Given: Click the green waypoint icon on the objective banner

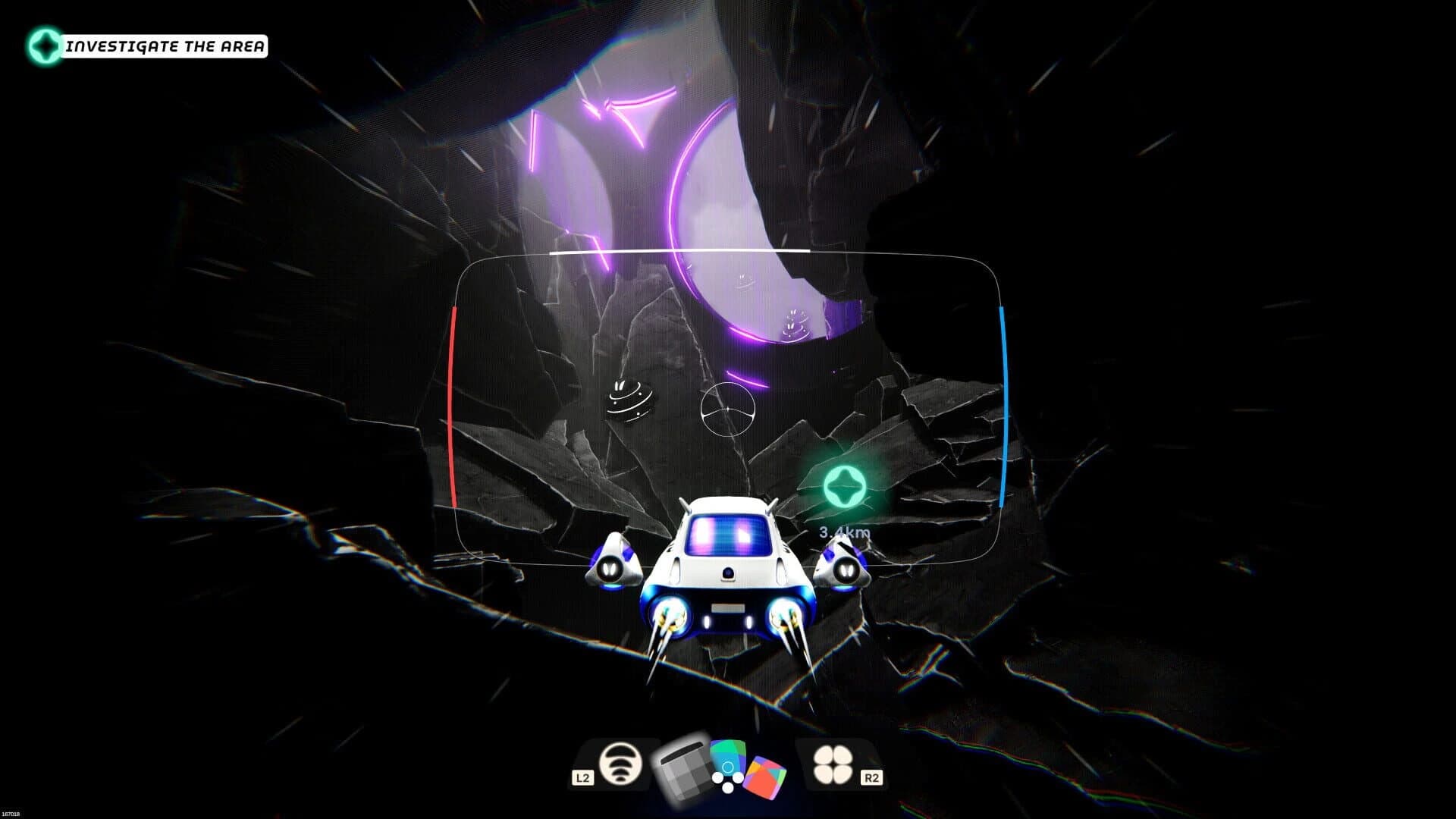Looking at the screenshot, I should (47, 45).
